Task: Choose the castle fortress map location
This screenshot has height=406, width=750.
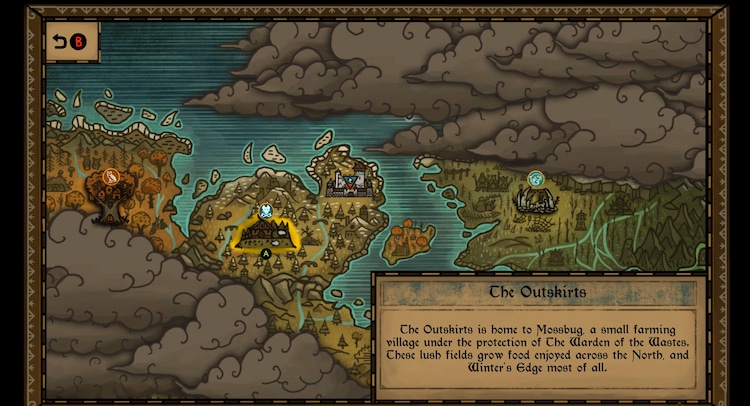Action: coord(349,182)
